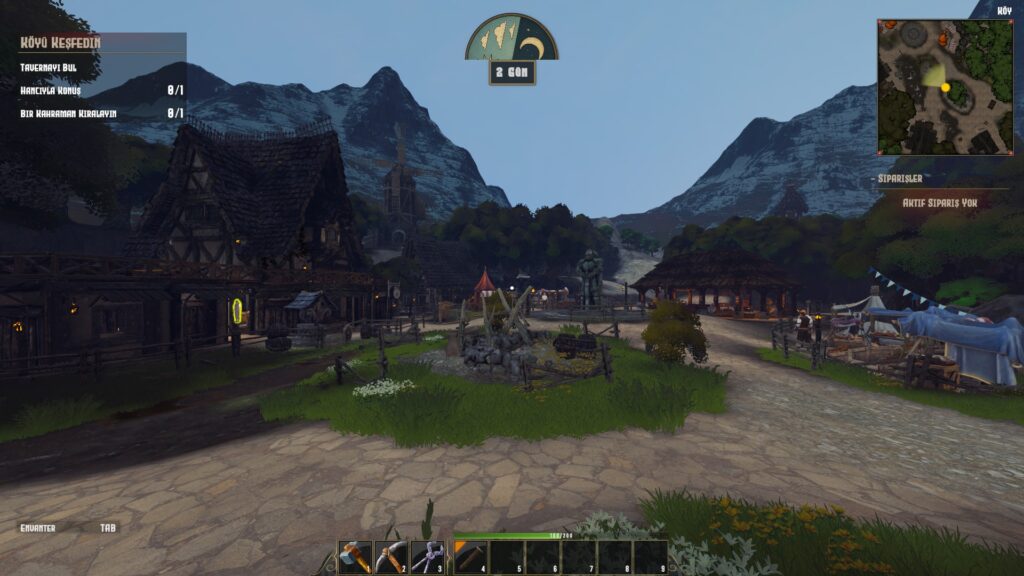Open the village minimap

click(945, 87)
